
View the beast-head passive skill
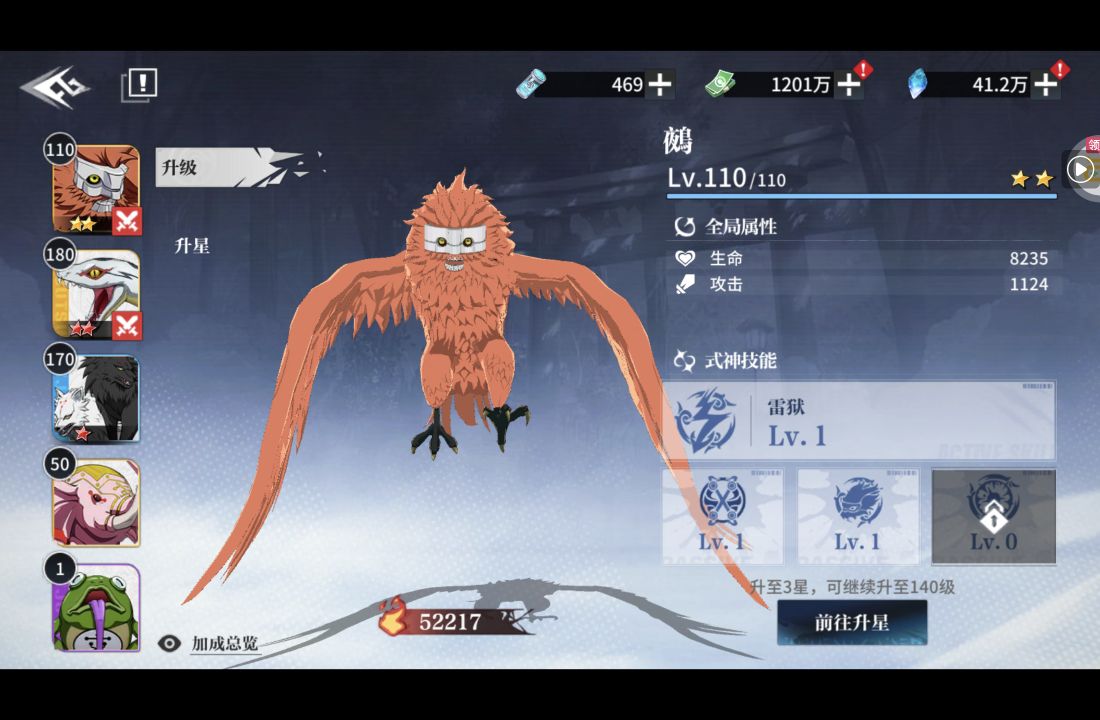pyautogui.click(x=858, y=516)
